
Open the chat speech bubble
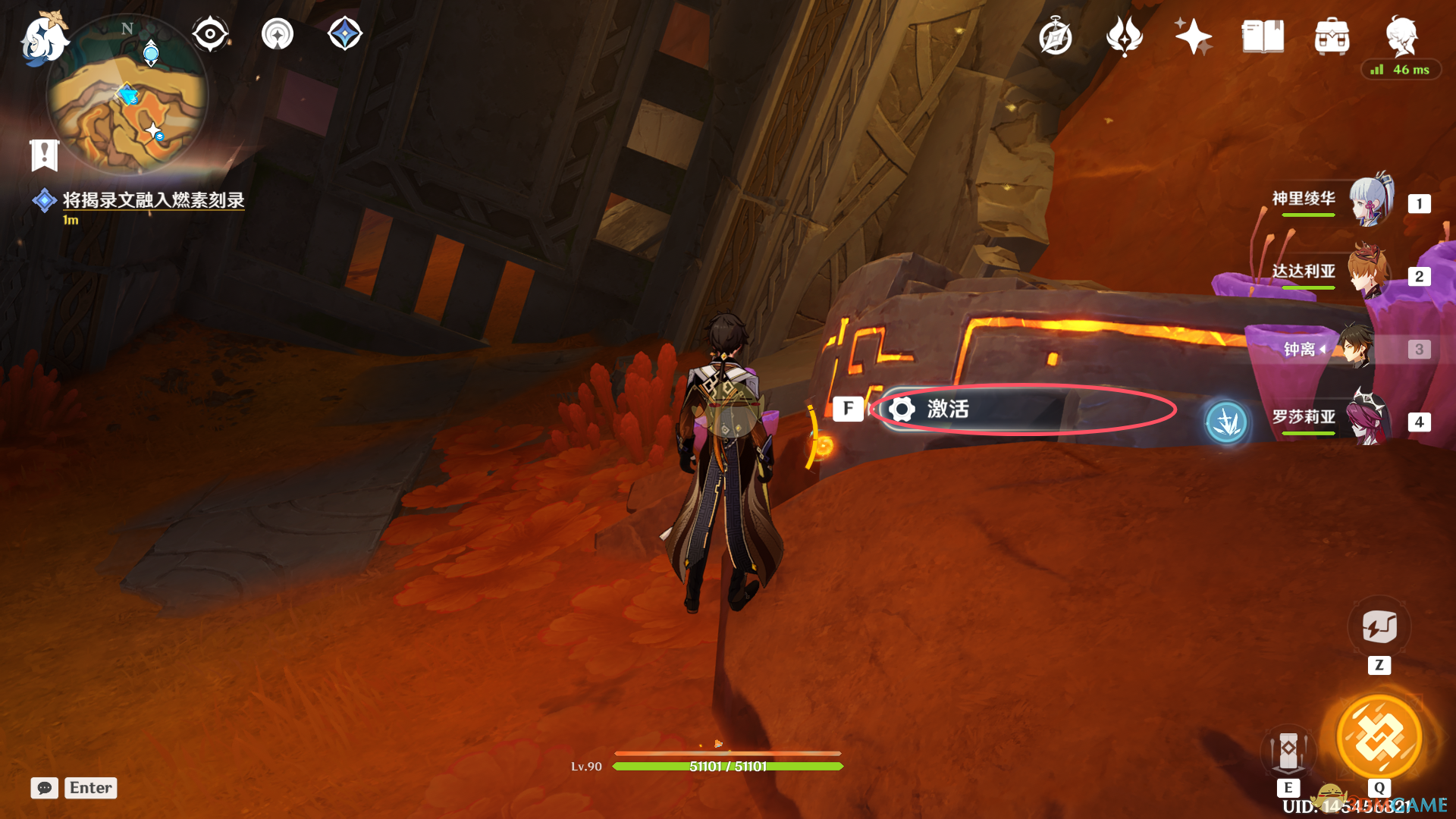coord(45,788)
